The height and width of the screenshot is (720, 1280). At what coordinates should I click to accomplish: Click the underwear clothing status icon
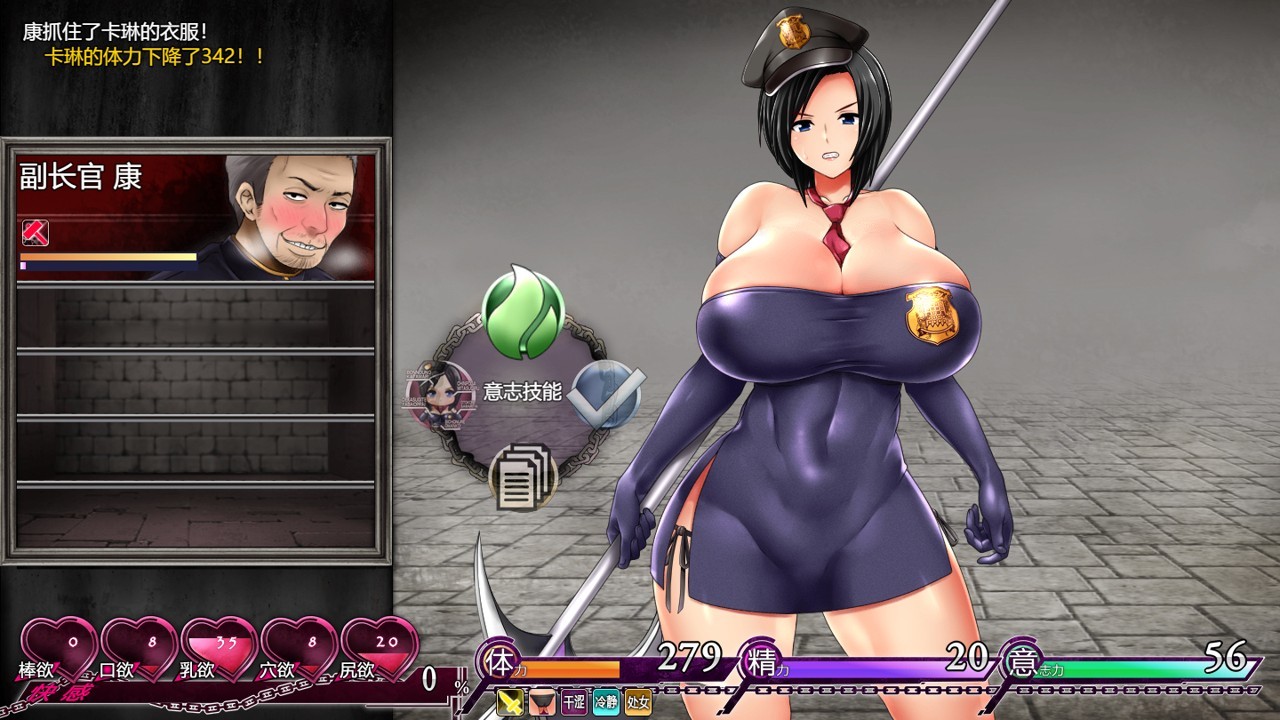pos(542,703)
